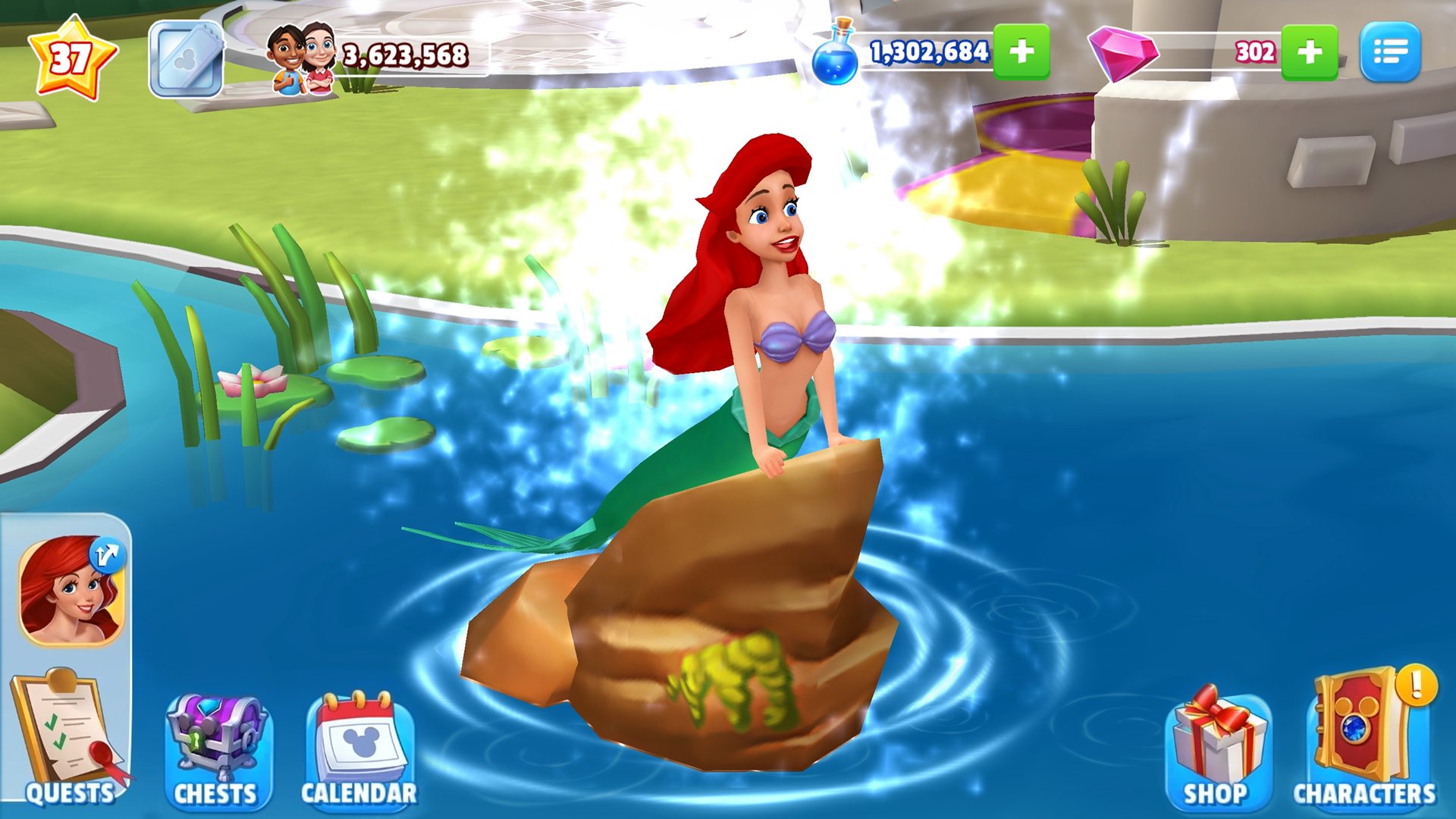Tap the magic currency total 3,623,568

click(404, 55)
